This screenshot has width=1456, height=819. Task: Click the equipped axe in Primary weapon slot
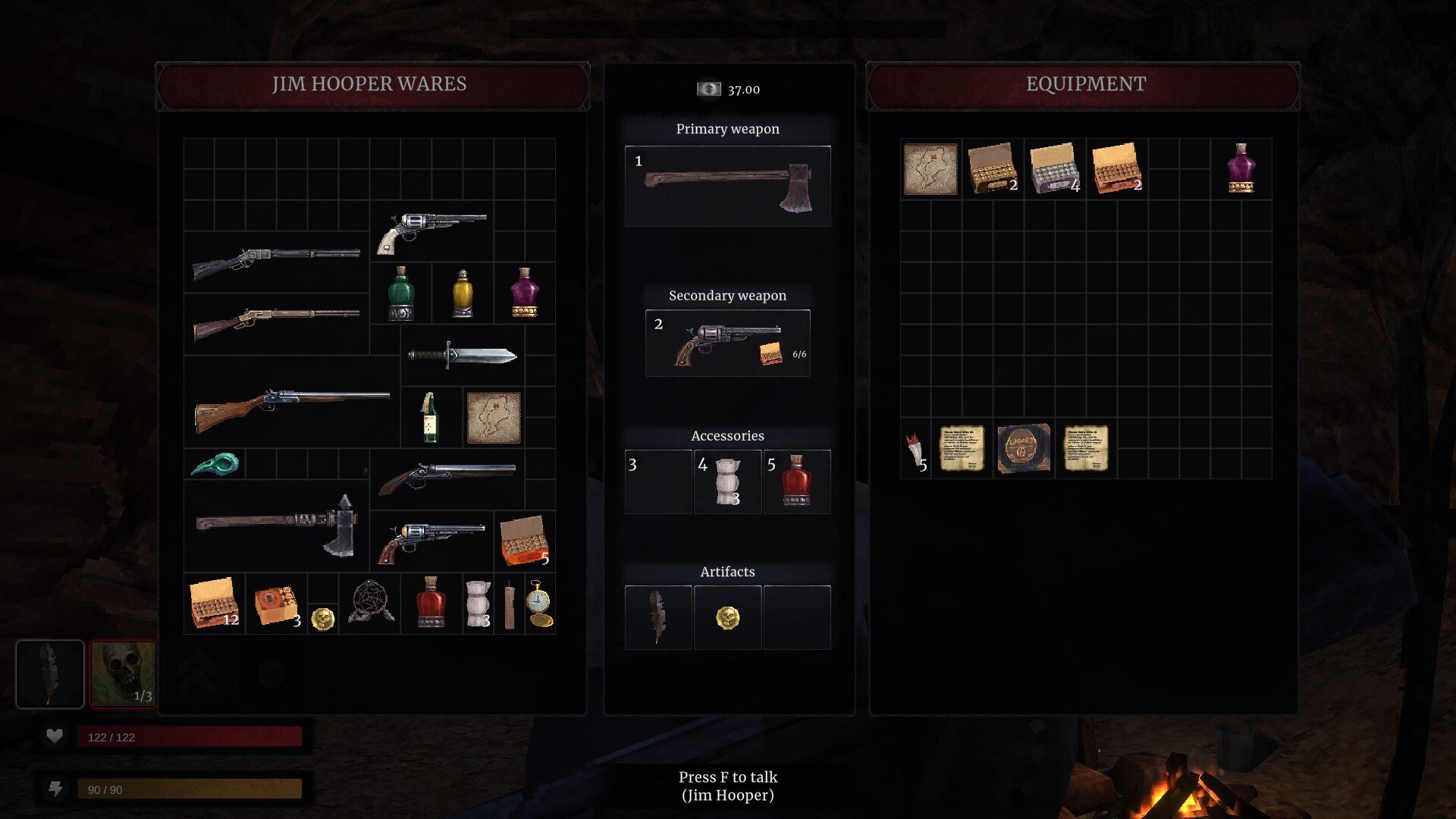click(727, 186)
